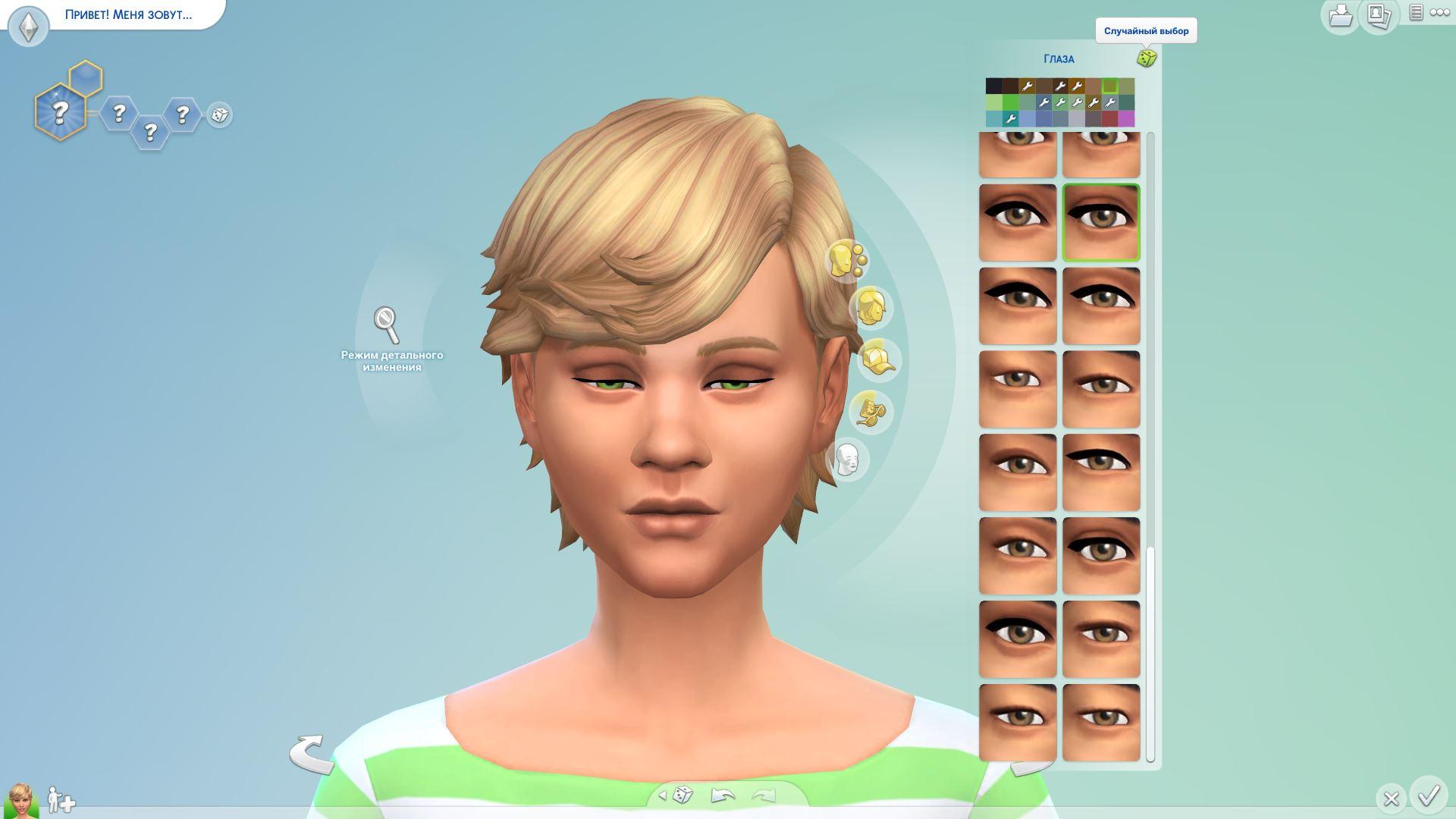Save household to library folder icon
Image resolution: width=1456 pixels, height=819 pixels.
click(1340, 15)
